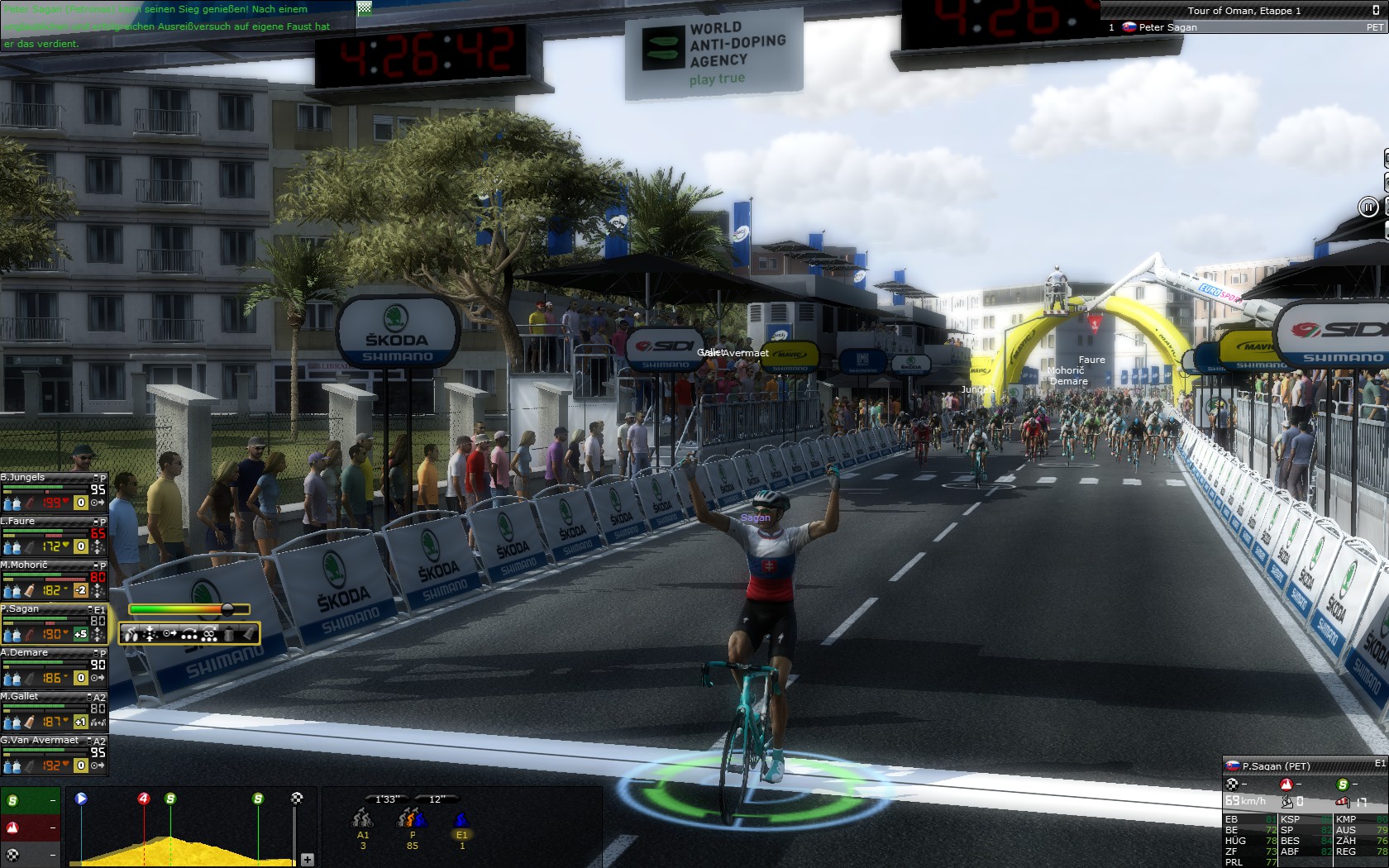Viewport: 1389px width, 868px height.
Task: Open the red mountain classification row
Action: coord(29,827)
